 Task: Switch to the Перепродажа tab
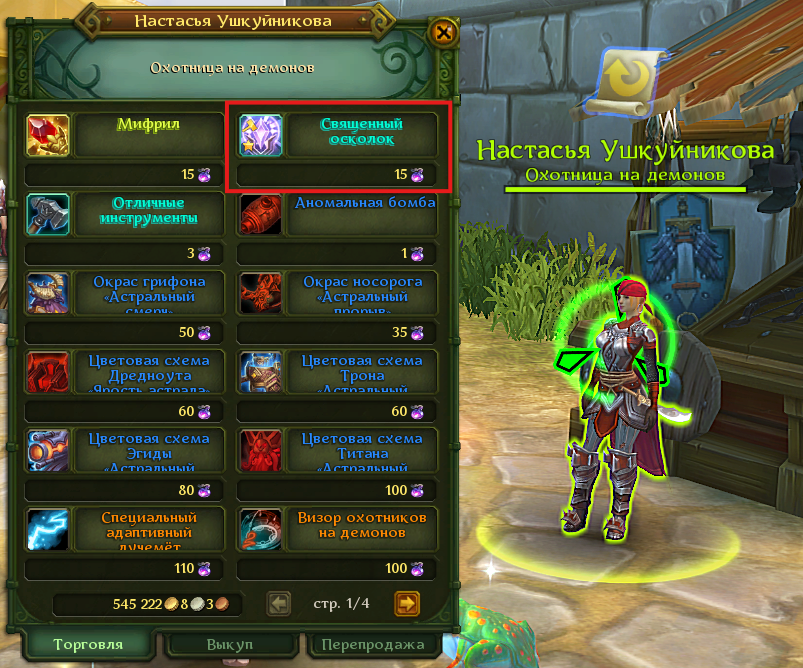[x=371, y=645]
